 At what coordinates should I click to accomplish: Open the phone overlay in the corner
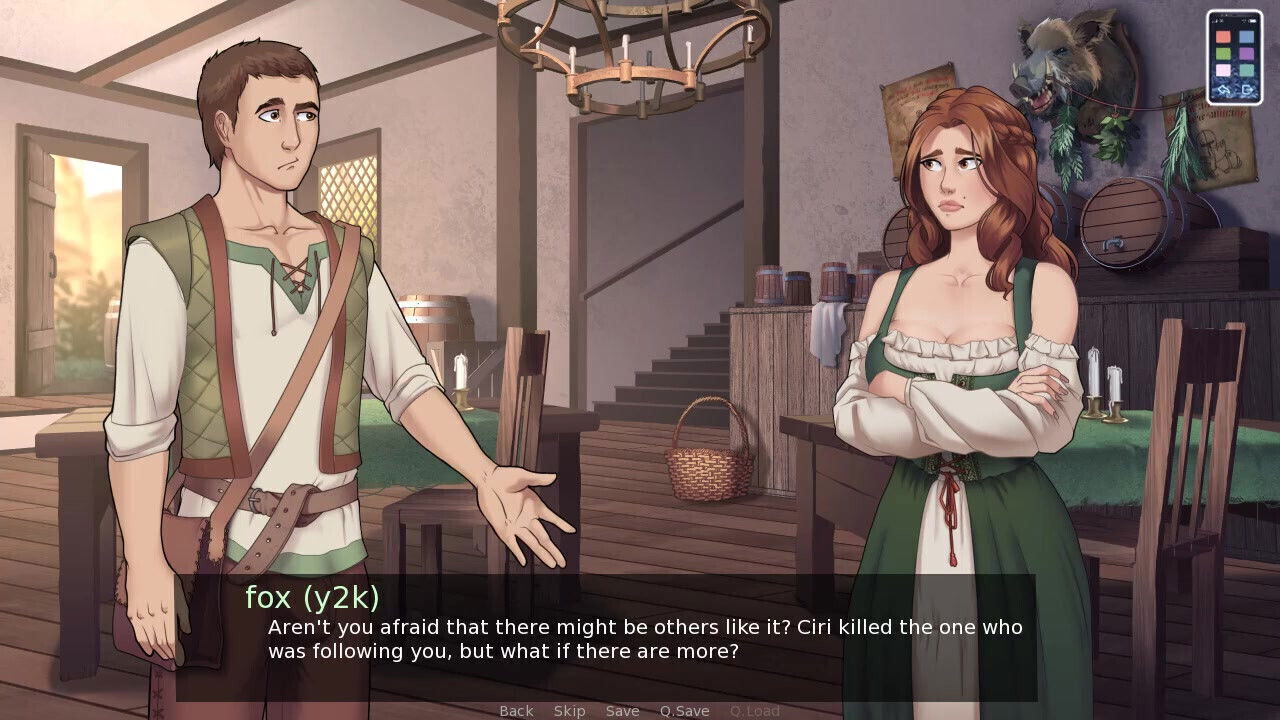tap(1235, 55)
